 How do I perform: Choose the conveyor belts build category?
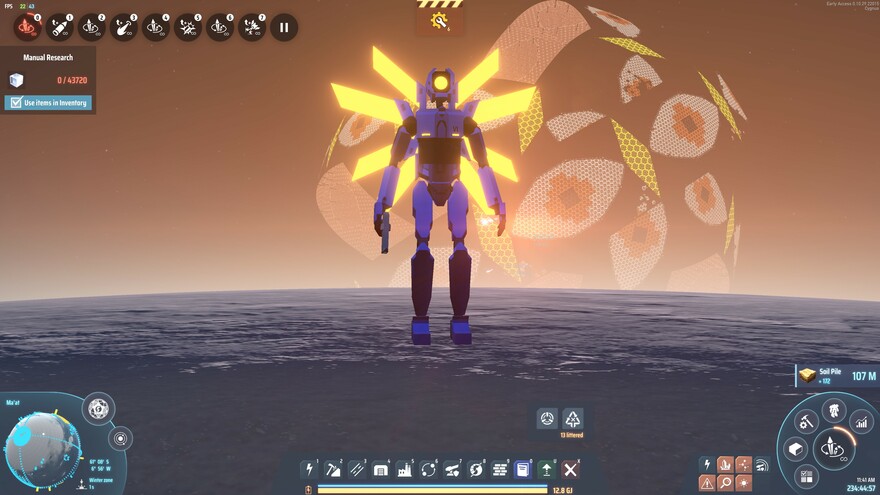coord(357,469)
